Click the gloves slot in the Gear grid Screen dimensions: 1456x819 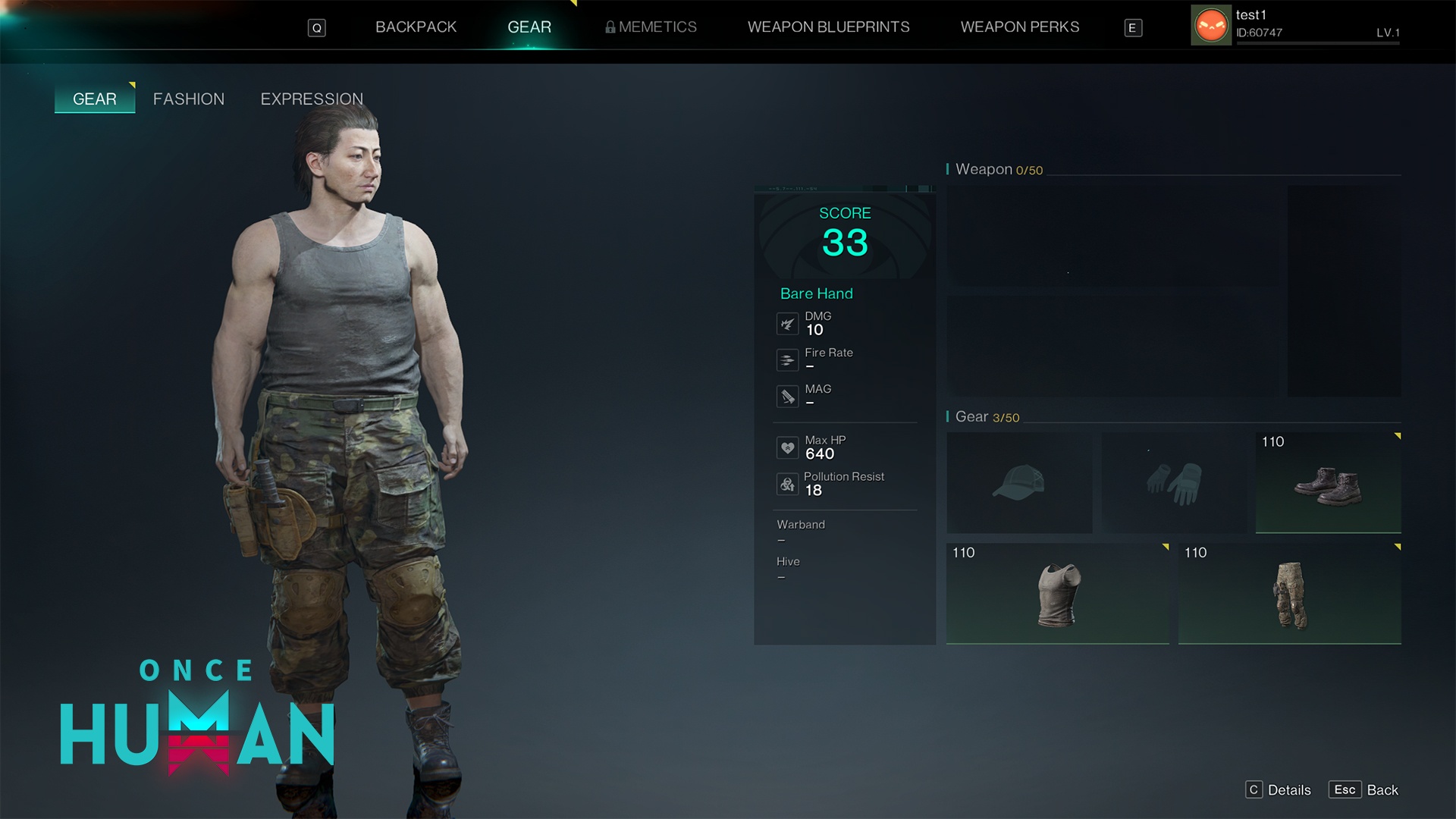[1174, 483]
